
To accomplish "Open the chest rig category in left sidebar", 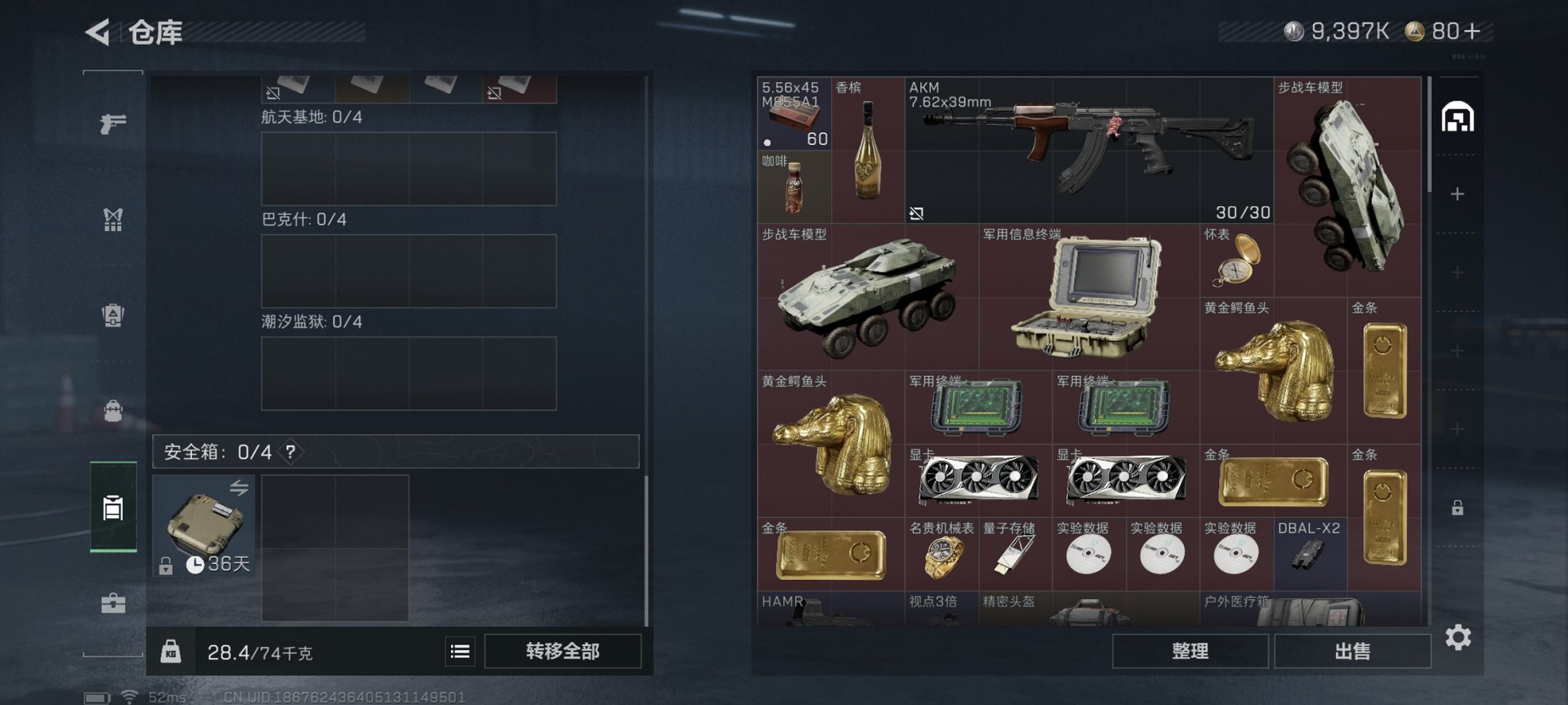I will point(113,220).
